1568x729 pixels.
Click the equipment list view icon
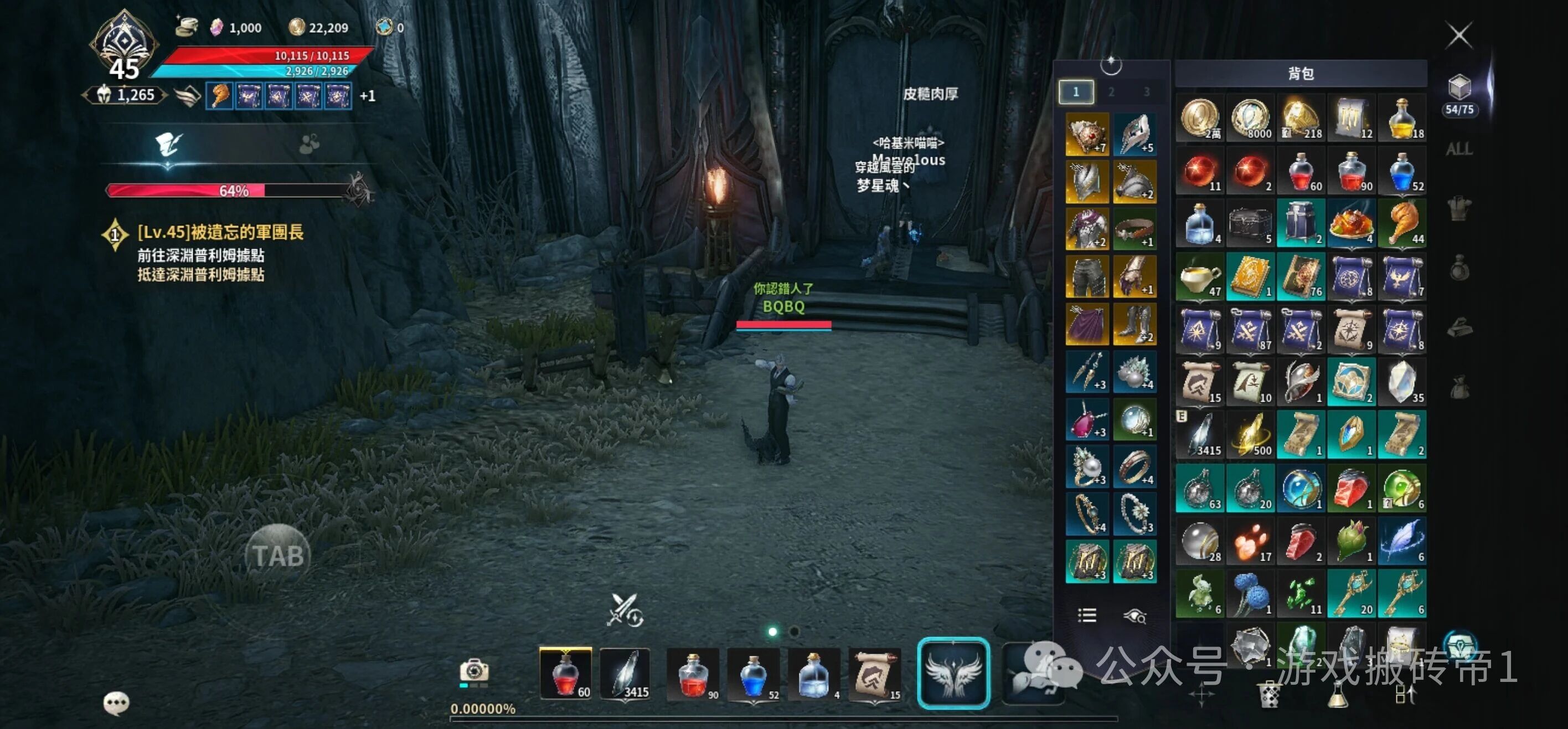pos(1087,615)
